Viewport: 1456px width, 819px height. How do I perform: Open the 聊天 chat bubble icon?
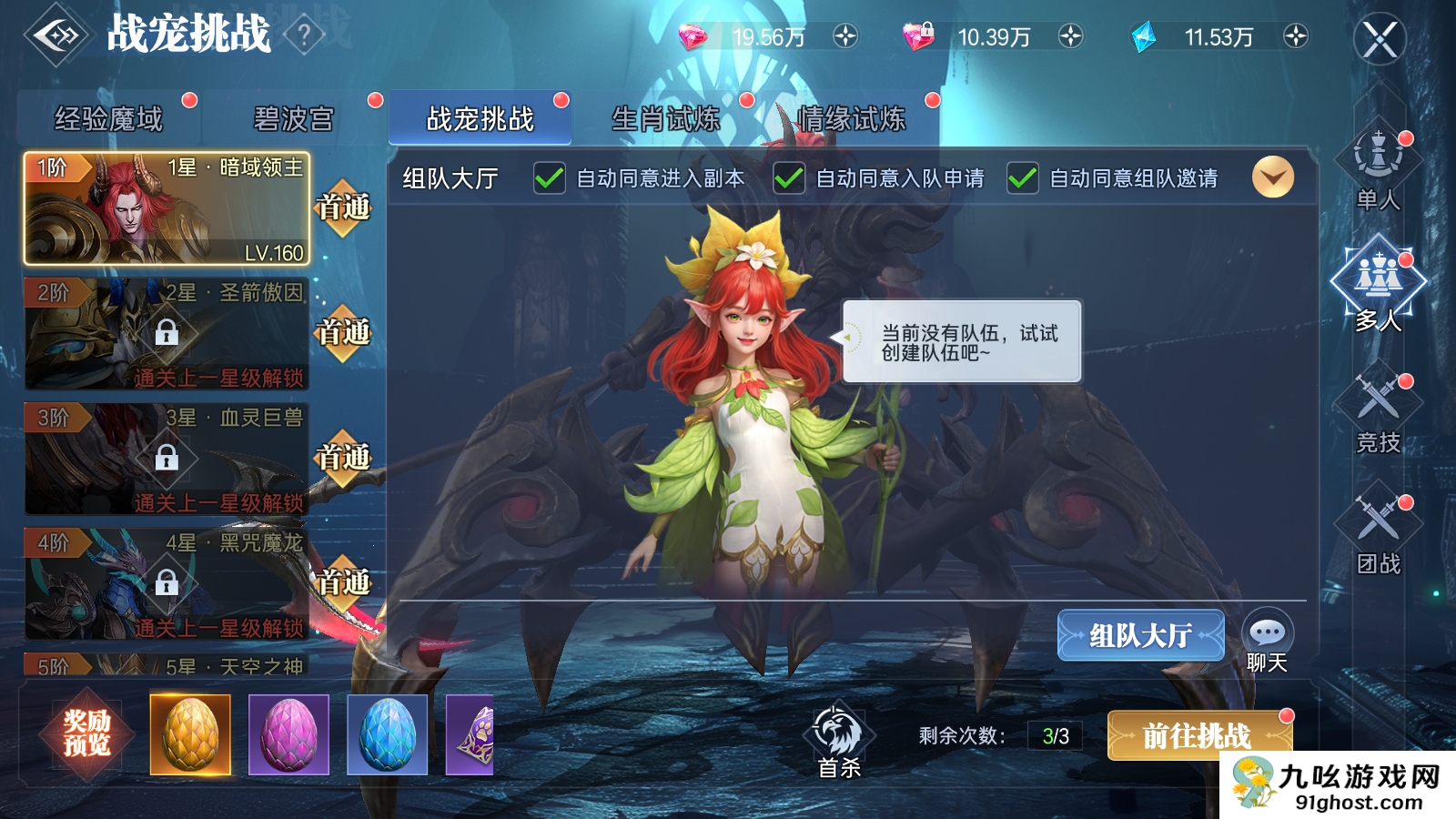[1267, 630]
